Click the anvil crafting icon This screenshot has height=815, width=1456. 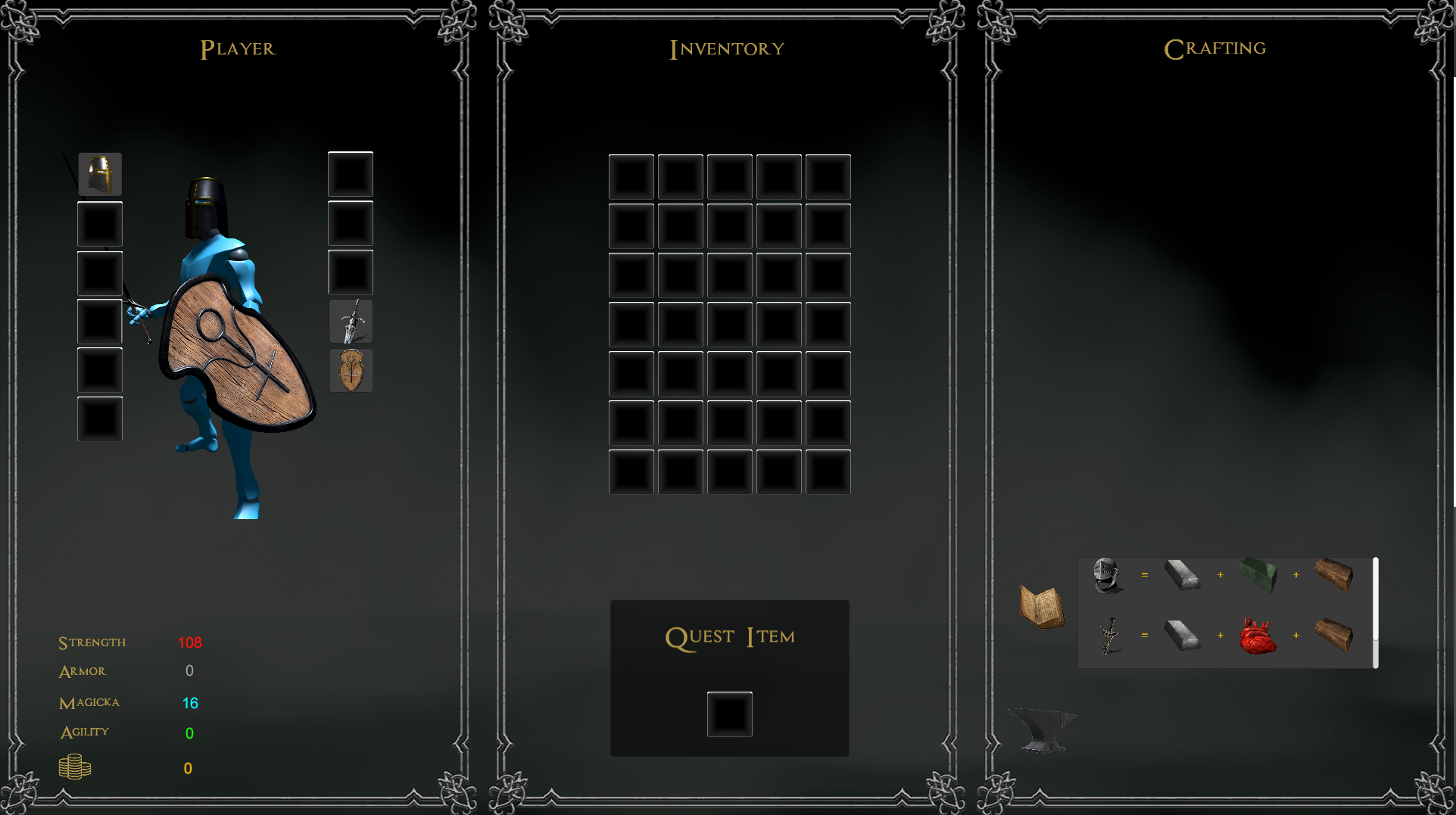click(1043, 729)
